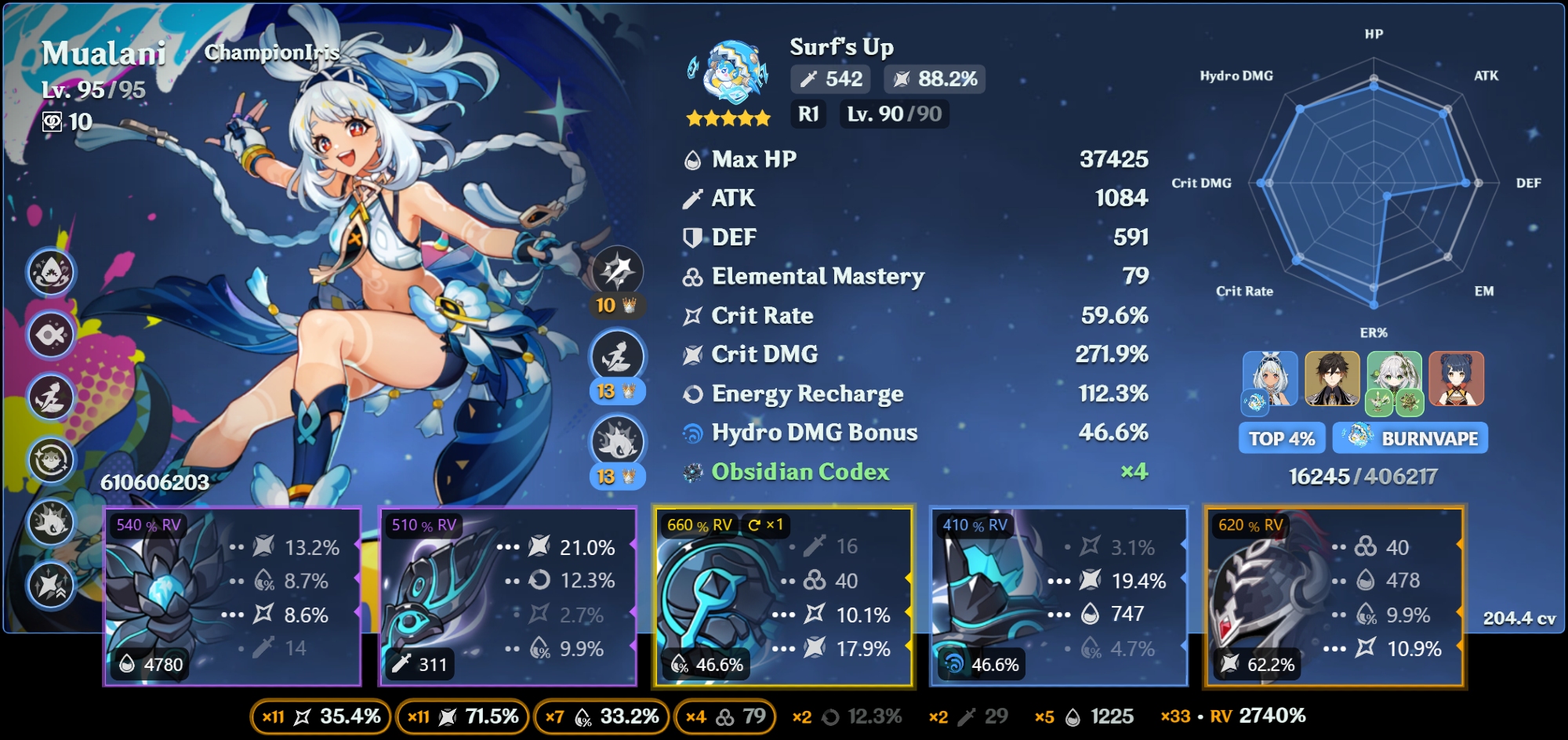
Task: Open the level 10 normal attack talent
Action: pos(618,271)
